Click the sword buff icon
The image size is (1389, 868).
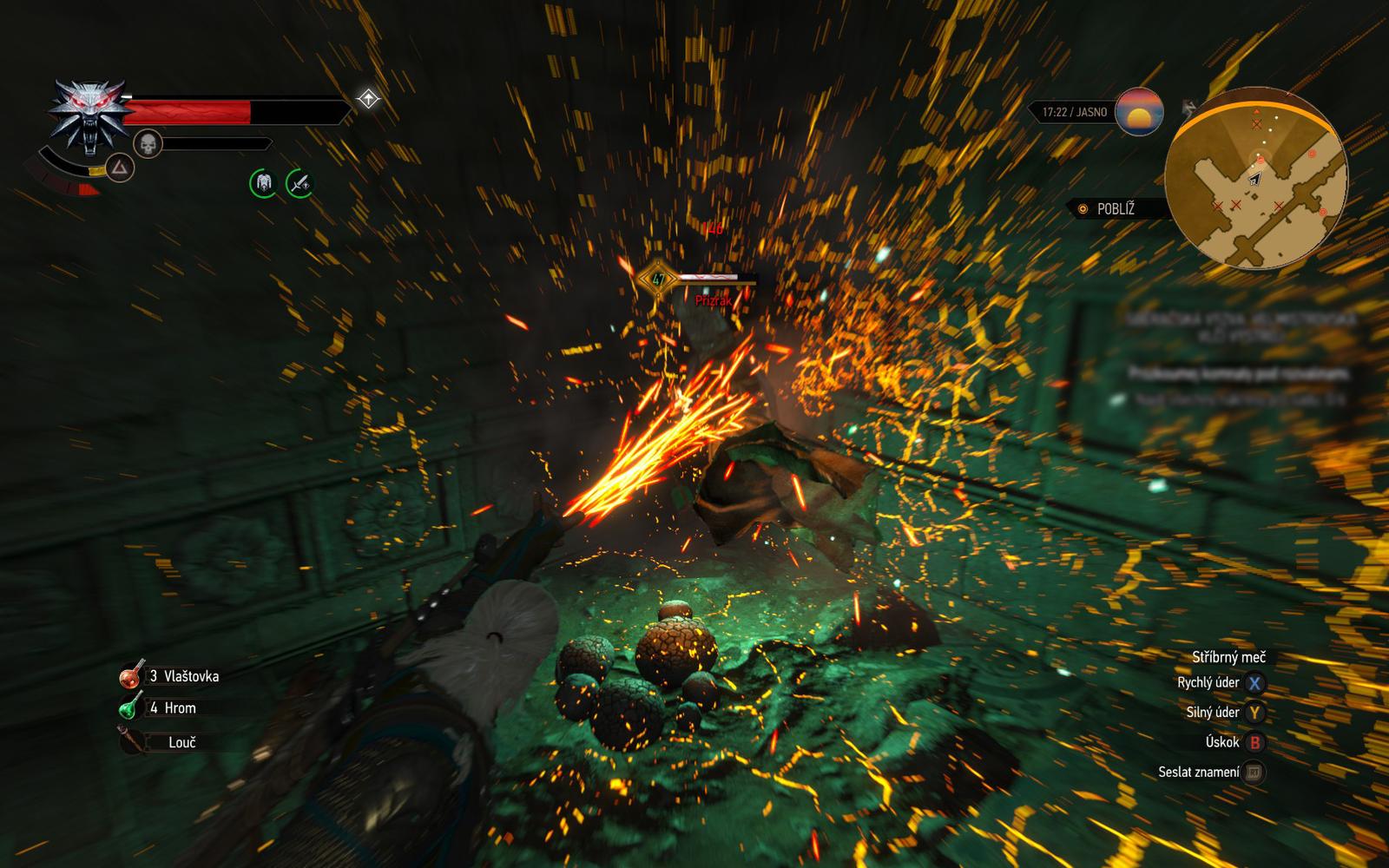click(300, 183)
